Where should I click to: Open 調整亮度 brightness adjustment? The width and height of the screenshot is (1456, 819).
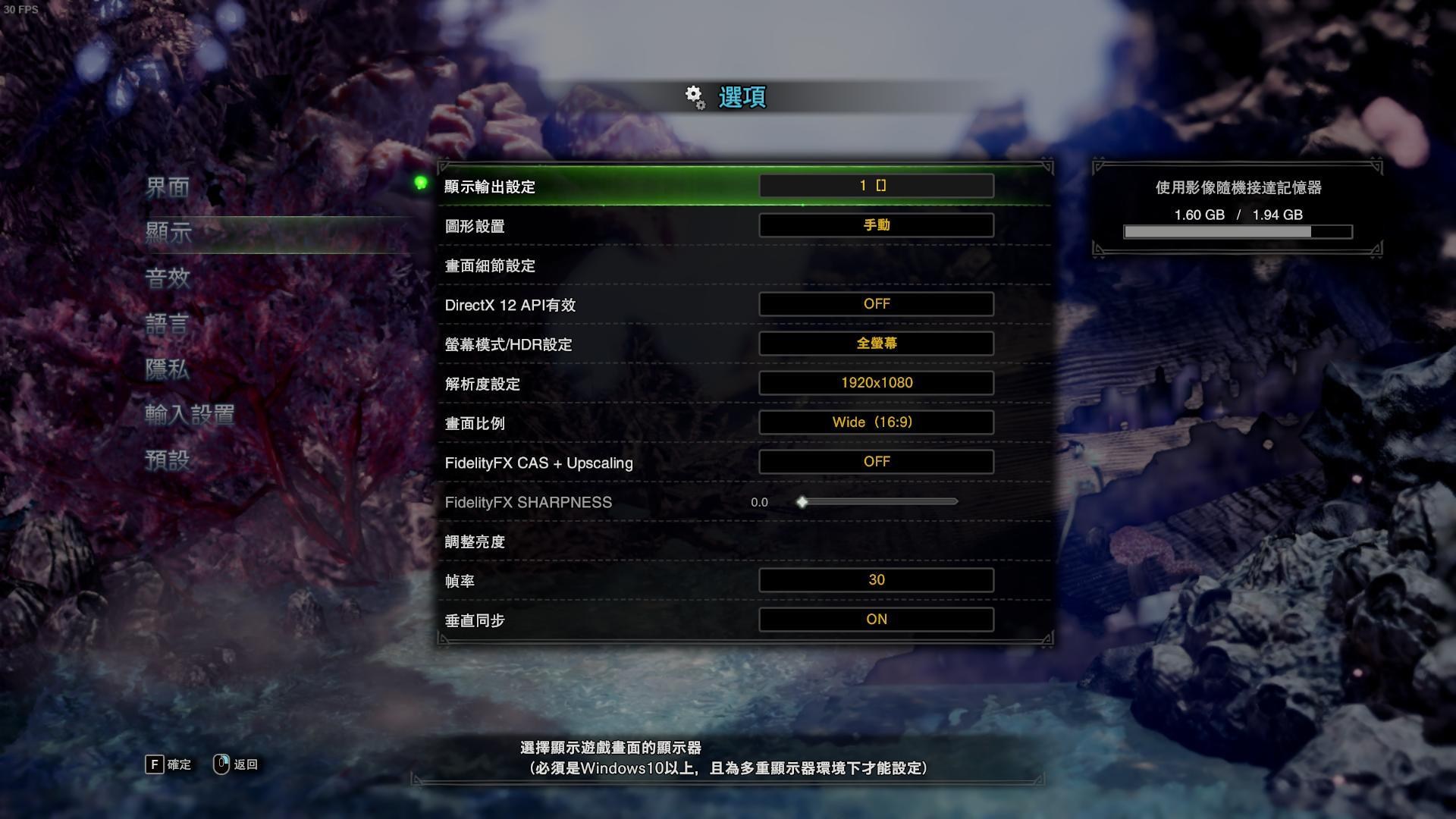click(472, 541)
